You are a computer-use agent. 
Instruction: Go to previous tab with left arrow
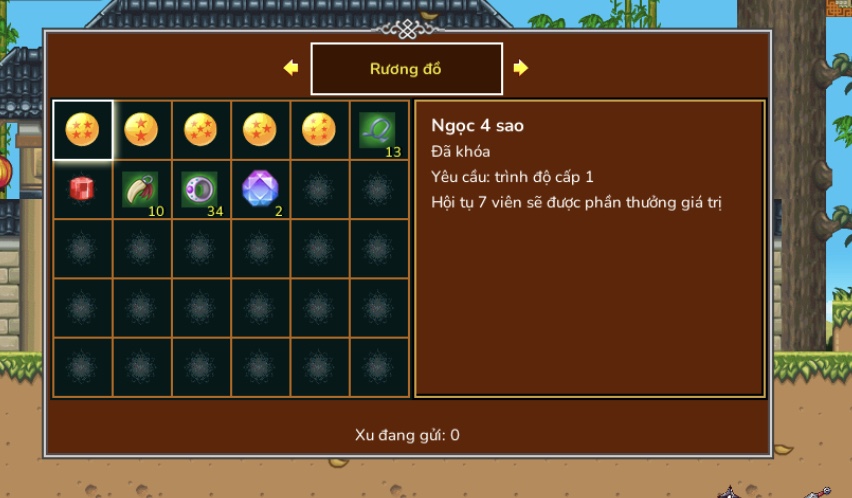point(291,68)
